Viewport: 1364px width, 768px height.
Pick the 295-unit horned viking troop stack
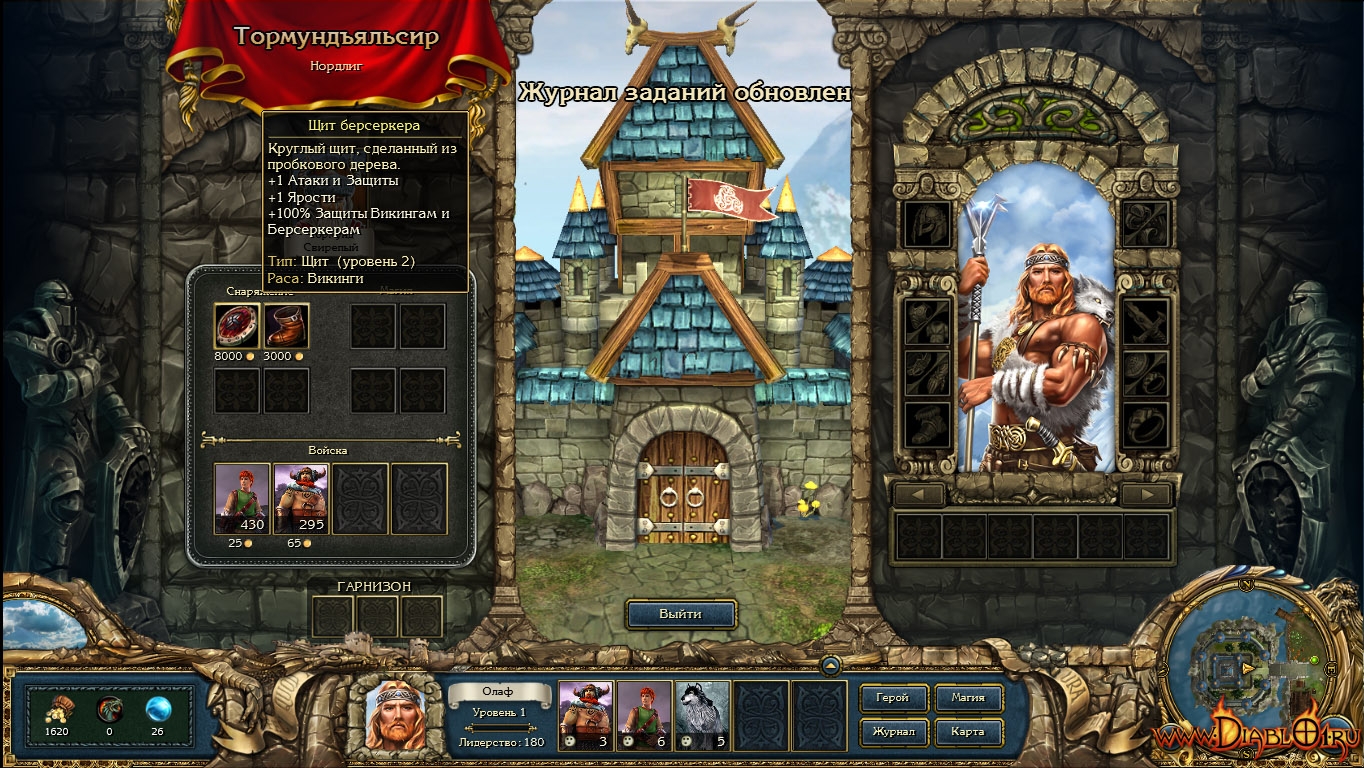tap(301, 498)
